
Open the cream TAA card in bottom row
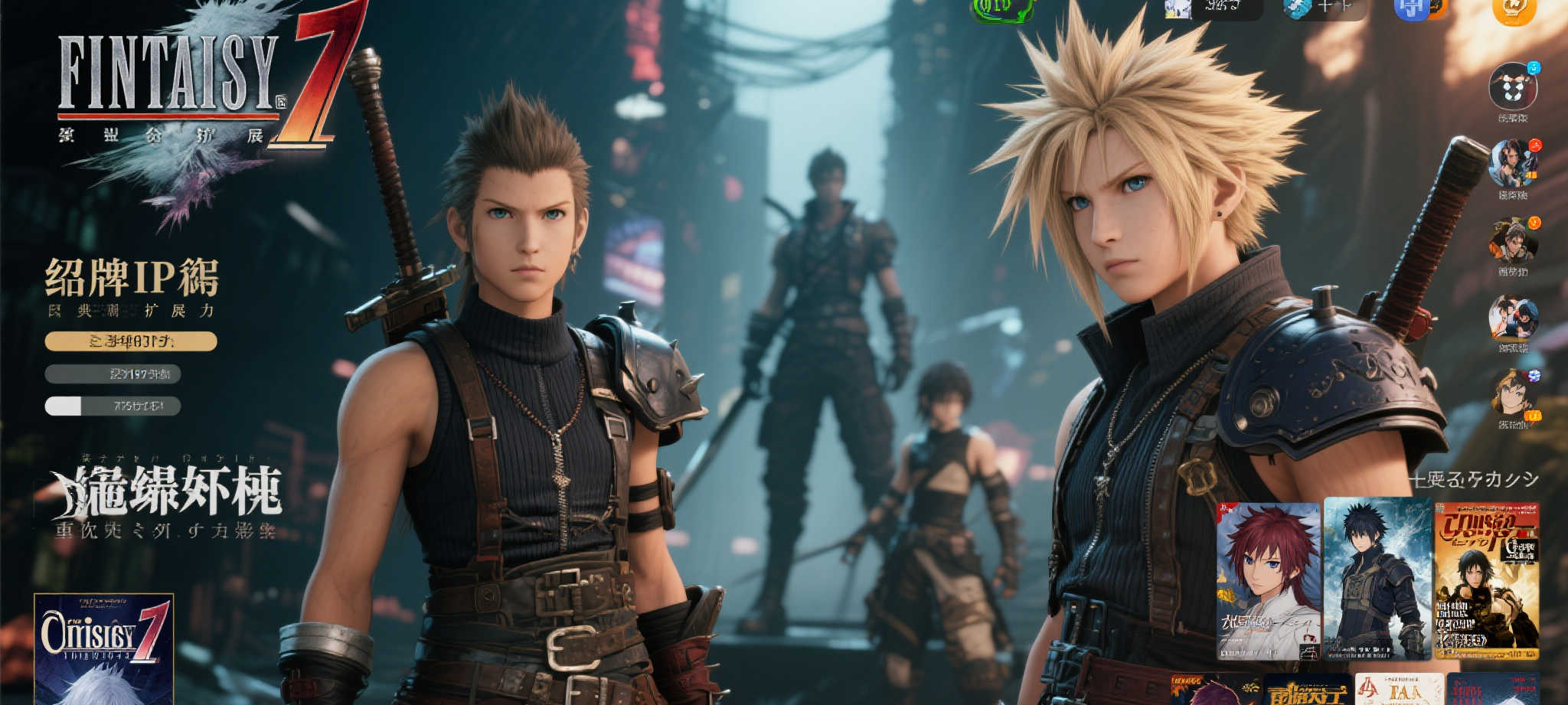pos(1400,690)
